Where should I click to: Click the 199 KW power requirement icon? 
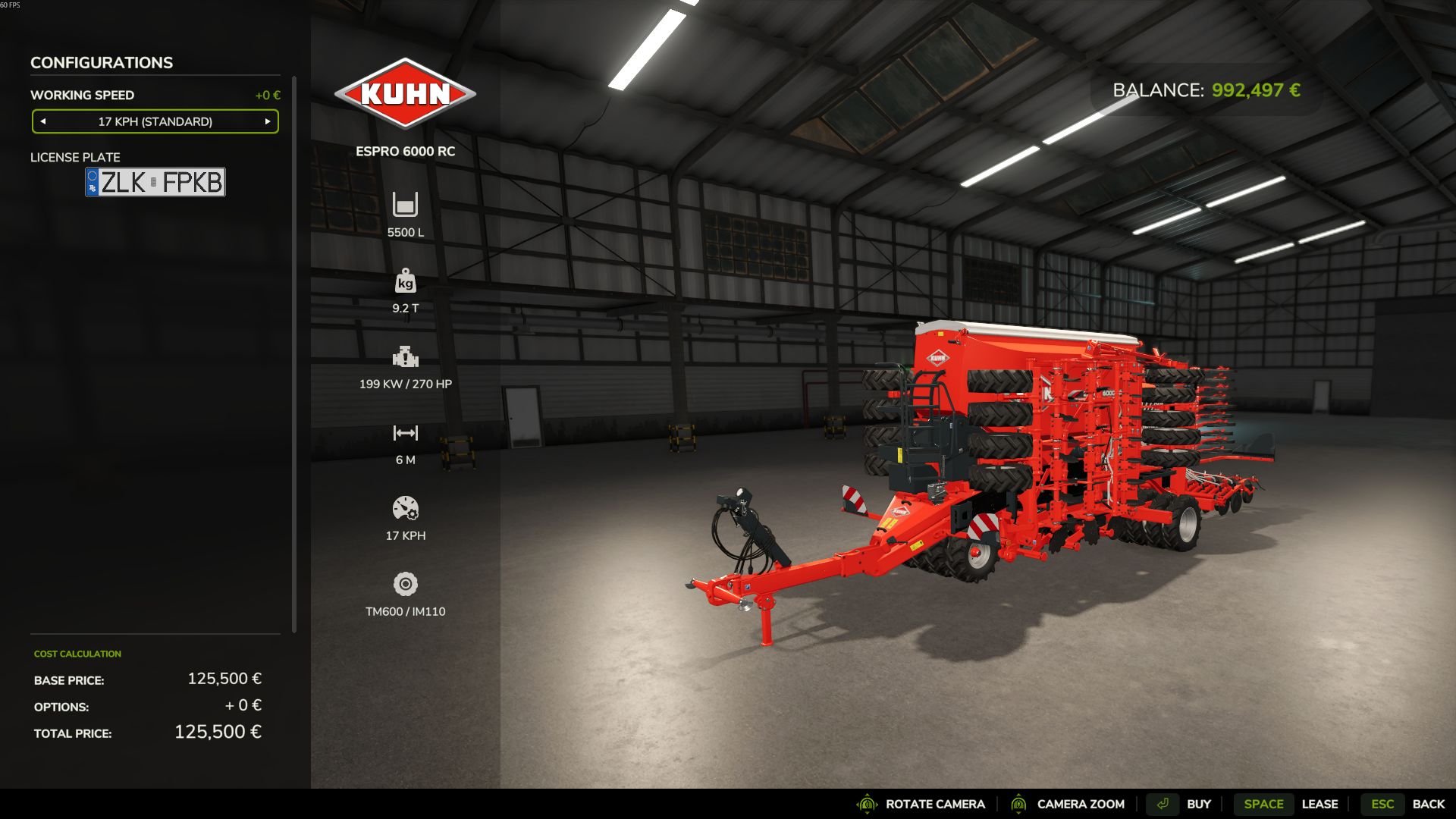[406, 357]
